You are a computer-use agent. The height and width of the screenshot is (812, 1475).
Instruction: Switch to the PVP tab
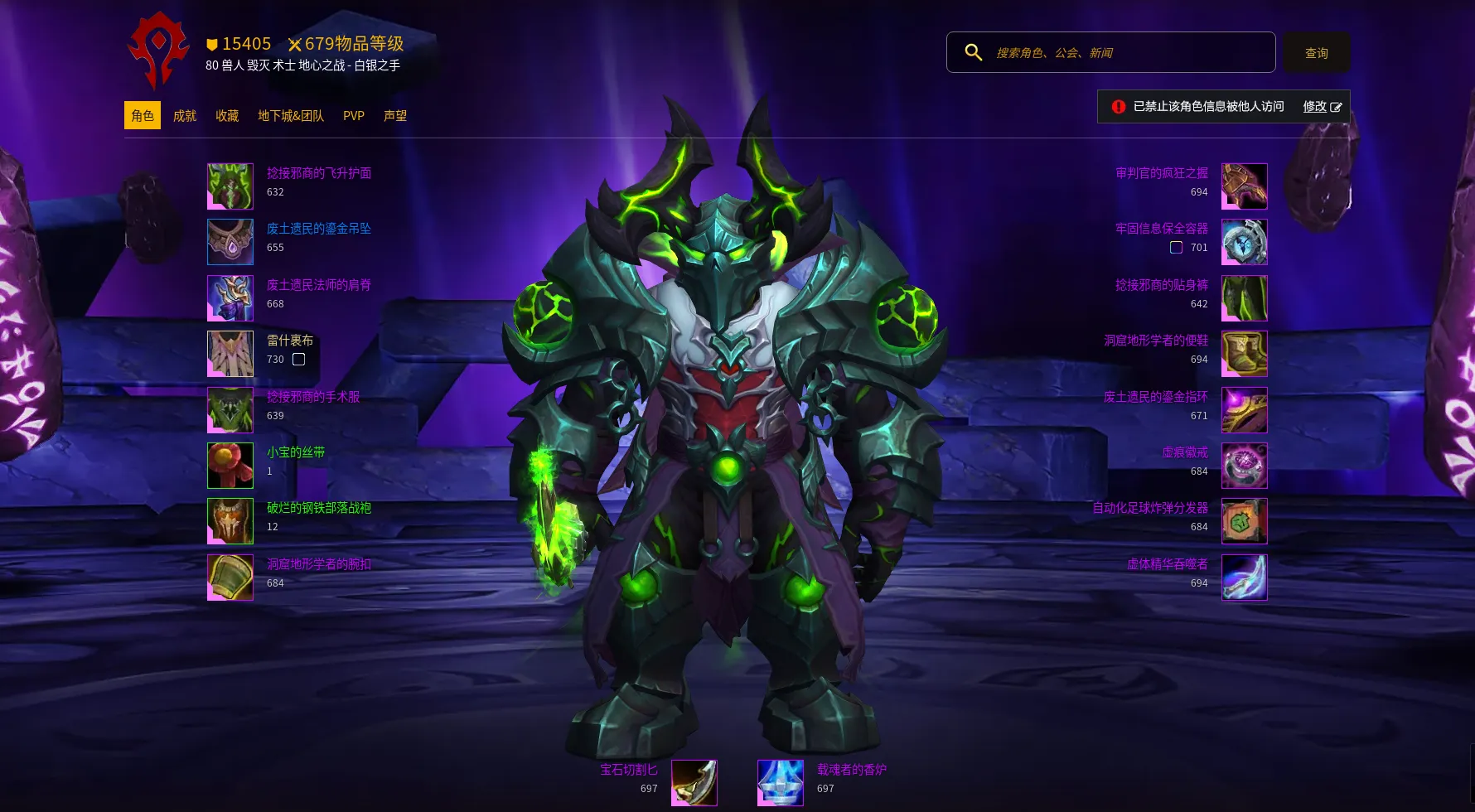354,116
